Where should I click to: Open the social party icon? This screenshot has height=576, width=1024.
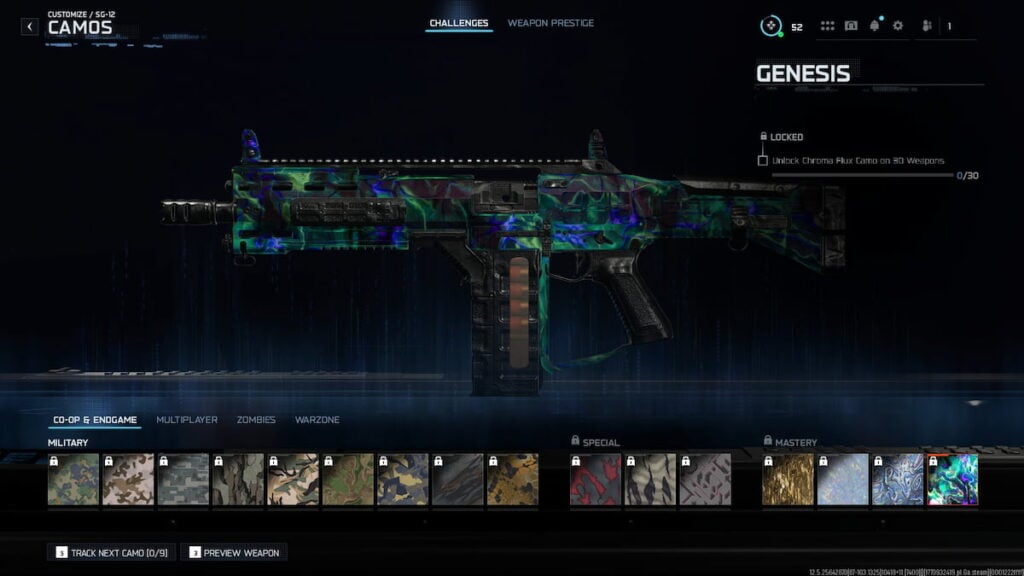pyautogui.click(x=925, y=26)
